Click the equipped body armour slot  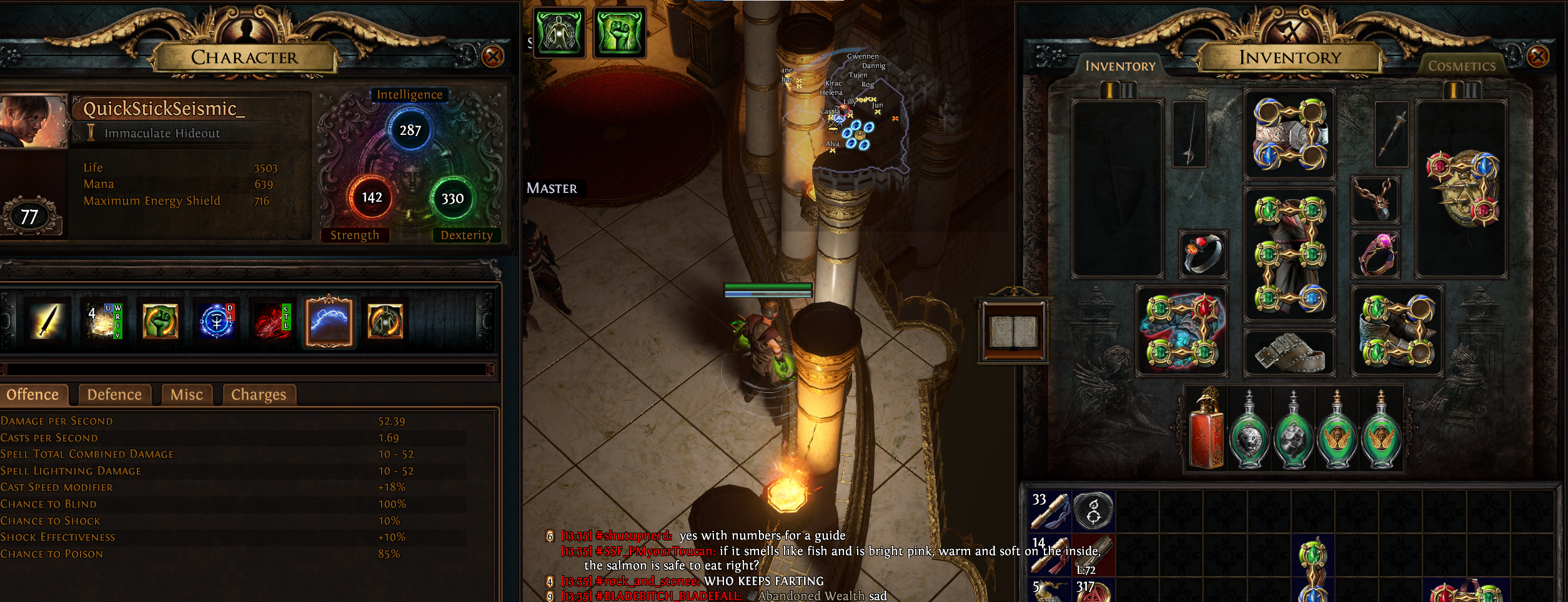click(x=1289, y=254)
